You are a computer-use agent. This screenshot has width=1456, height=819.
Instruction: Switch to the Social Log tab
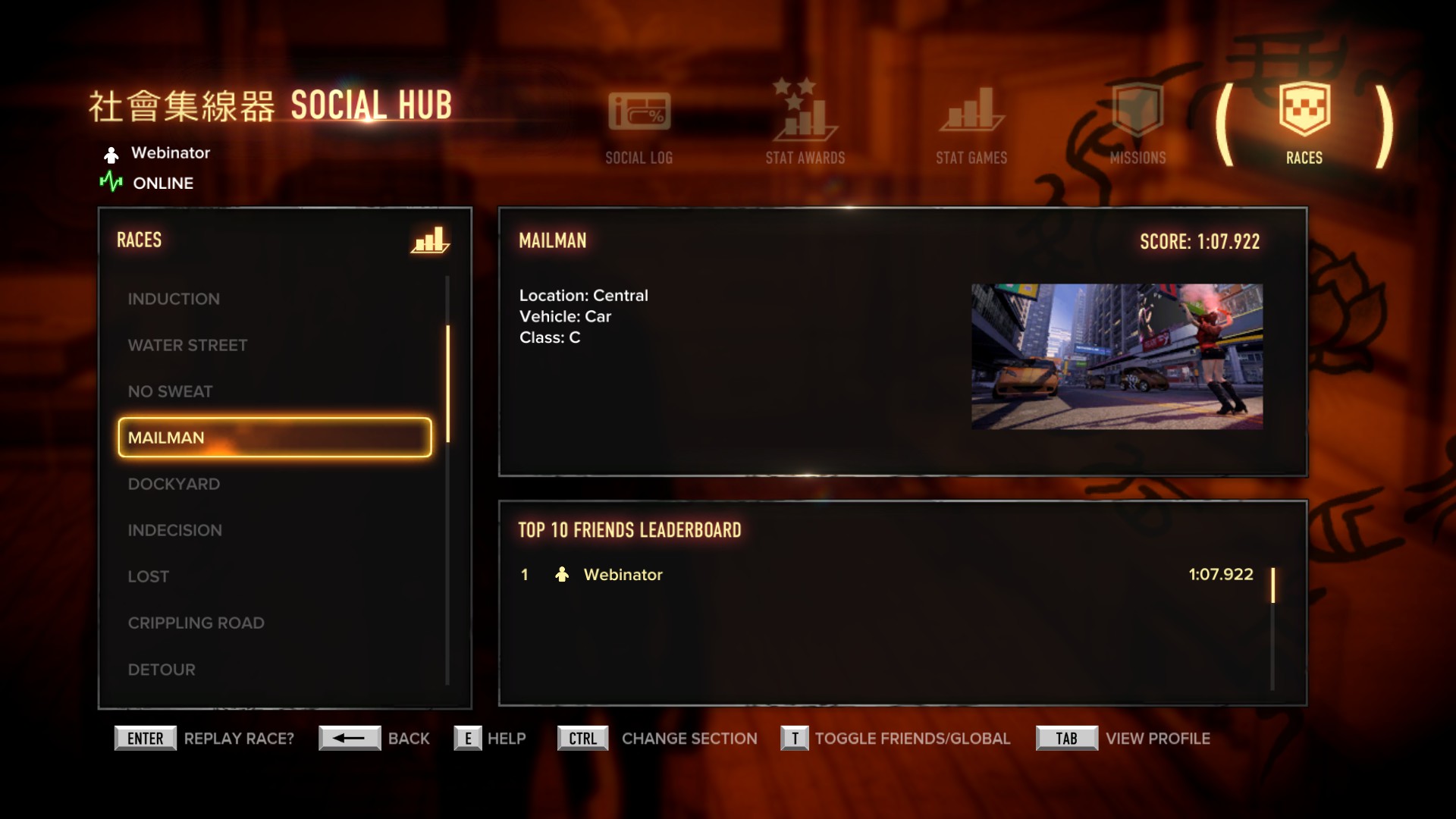pos(639,126)
